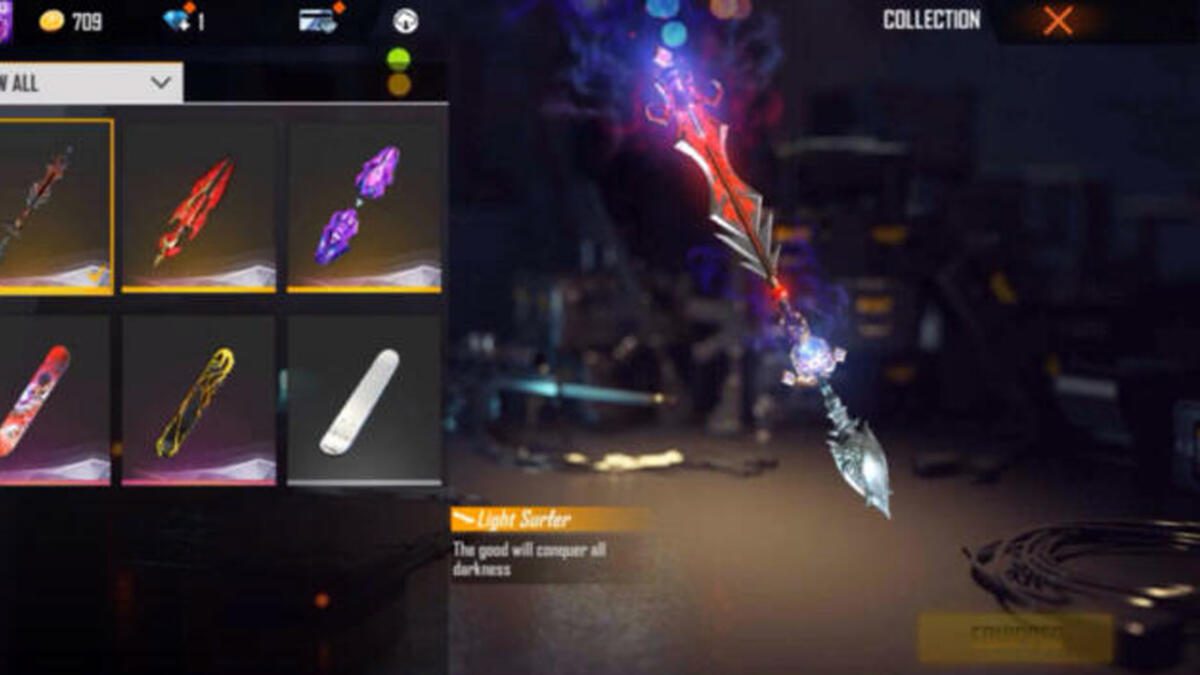1200x675 pixels.
Task: Open the card voucher icon in top bar
Action: (x=318, y=20)
